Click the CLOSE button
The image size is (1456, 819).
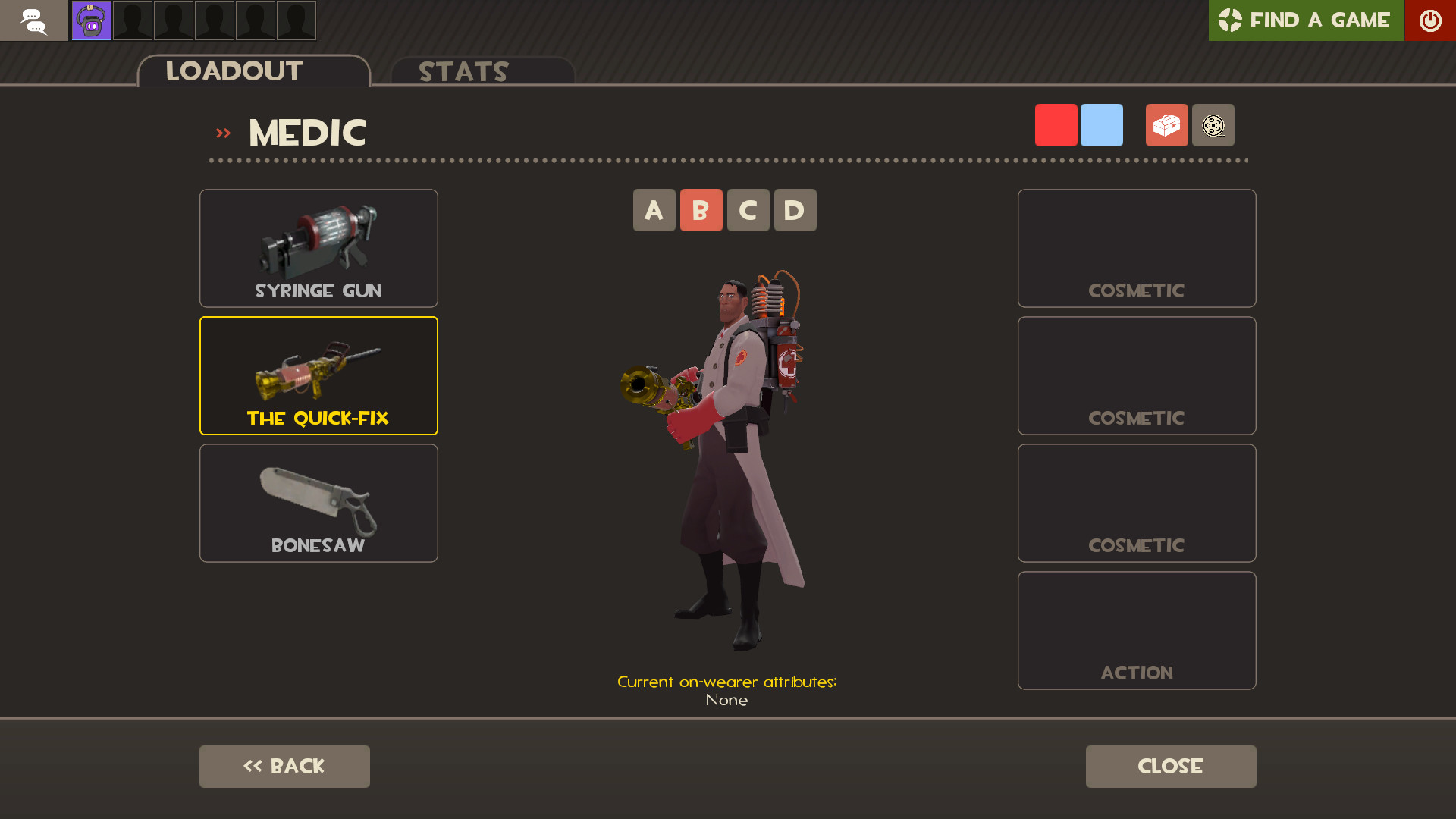coord(1170,766)
